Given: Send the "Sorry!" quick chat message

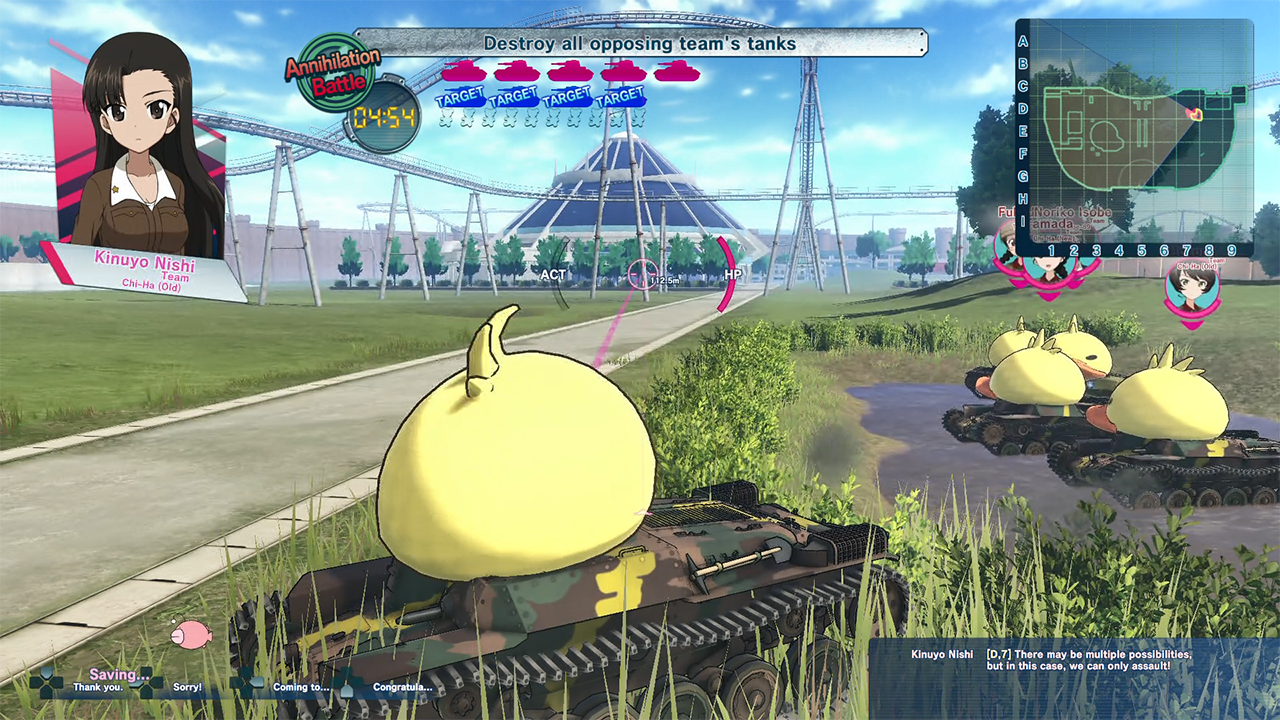Looking at the screenshot, I should 186,687.
